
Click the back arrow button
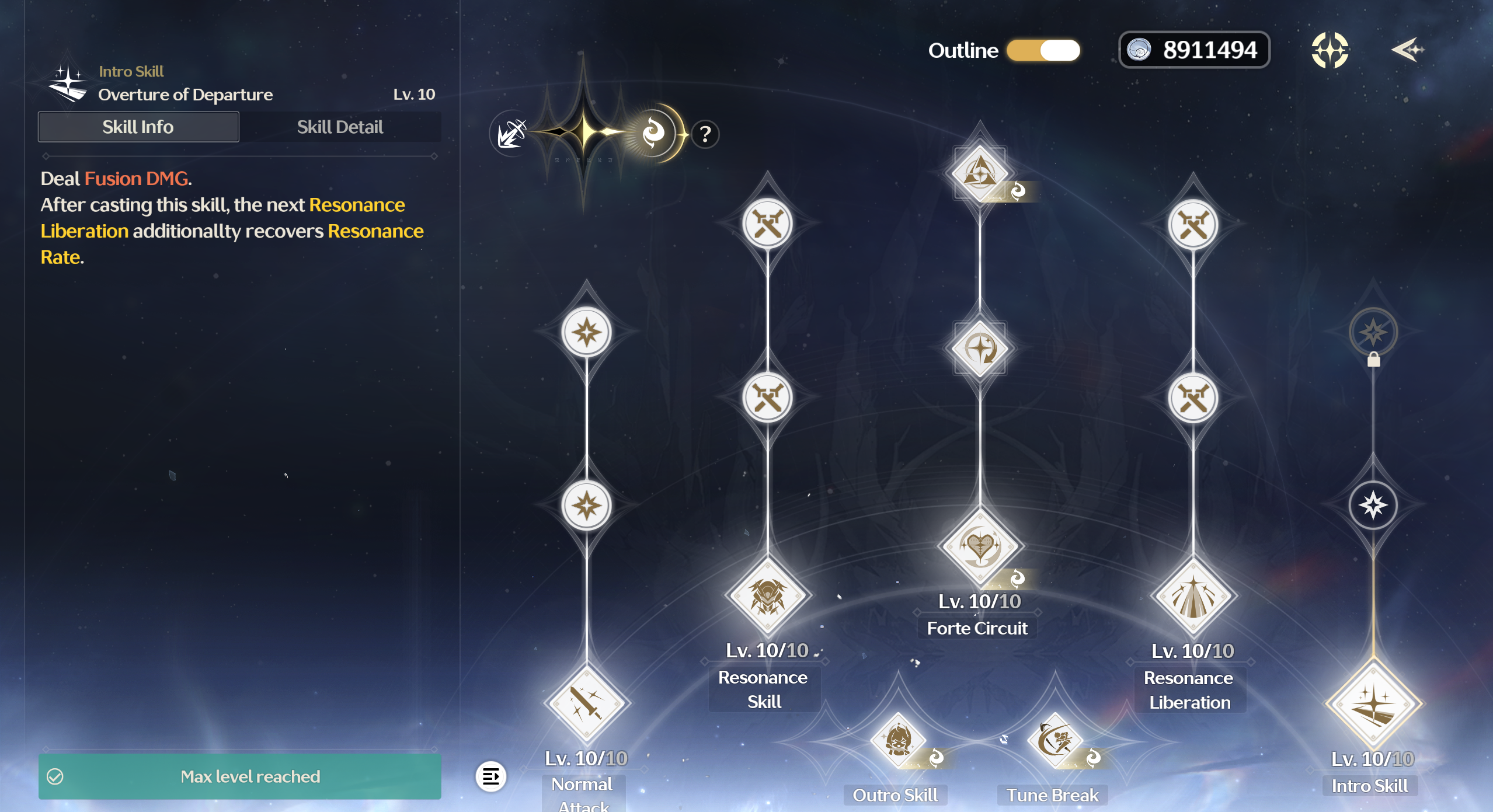[x=1407, y=50]
